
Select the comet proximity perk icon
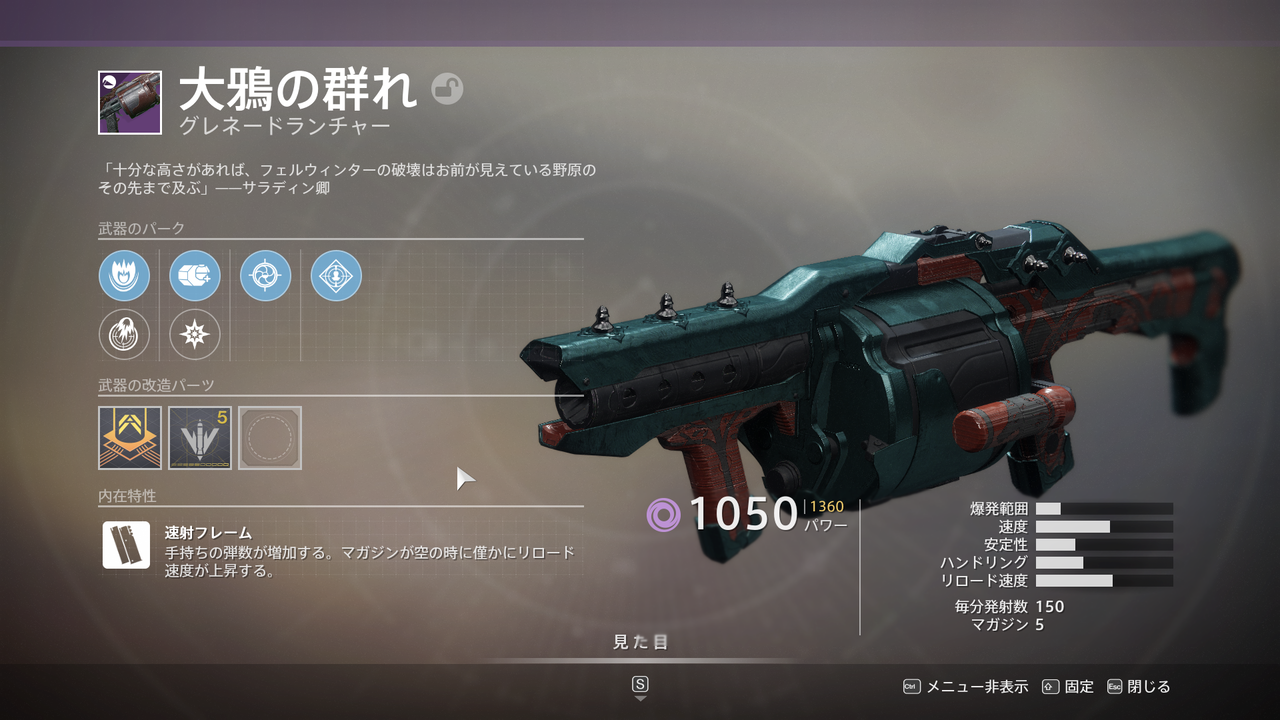pyautogui.click(x=122, y=335)
